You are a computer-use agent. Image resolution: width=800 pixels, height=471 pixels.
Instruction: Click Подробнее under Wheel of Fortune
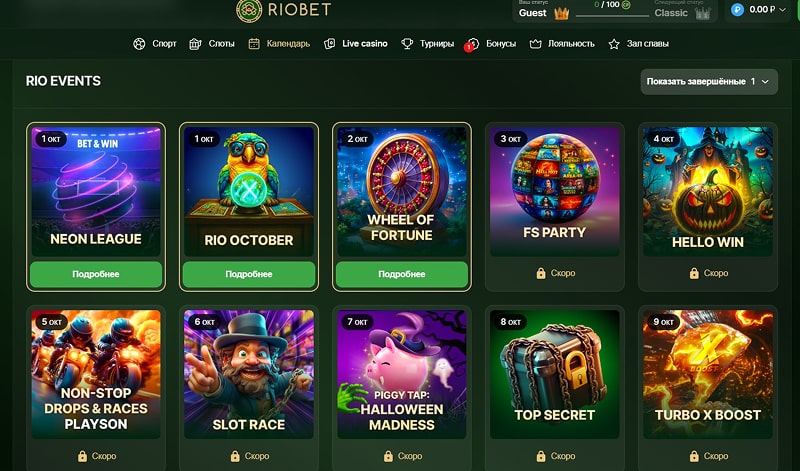pyautogui.click(x=401, y=273)
